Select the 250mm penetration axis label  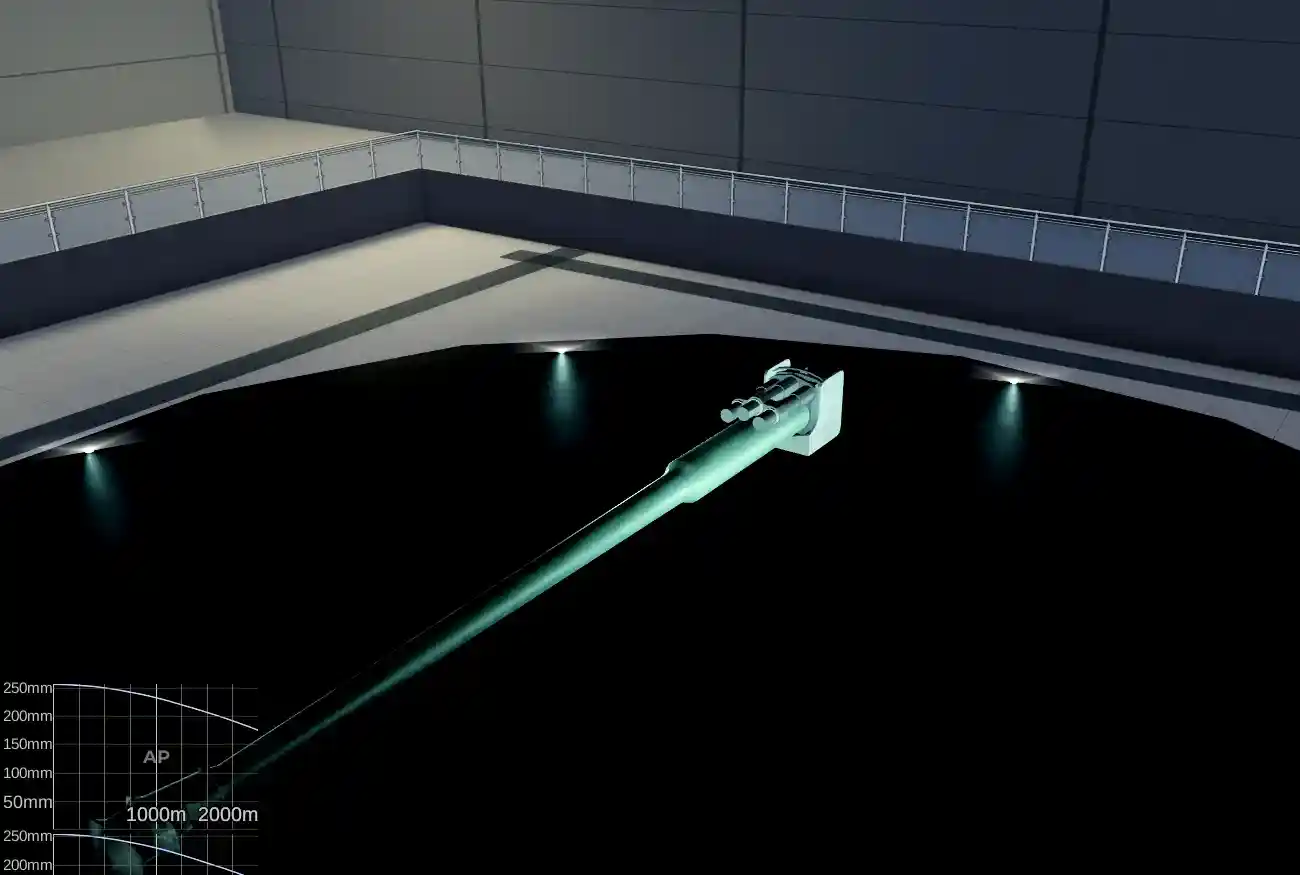(x=27, y=687)
